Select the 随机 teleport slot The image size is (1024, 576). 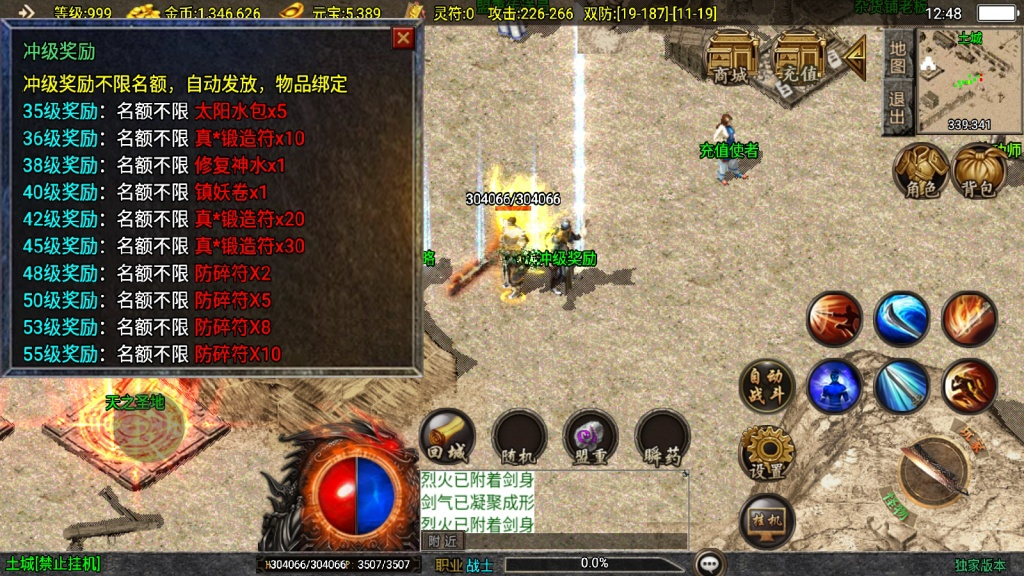(x=520, y=437)
